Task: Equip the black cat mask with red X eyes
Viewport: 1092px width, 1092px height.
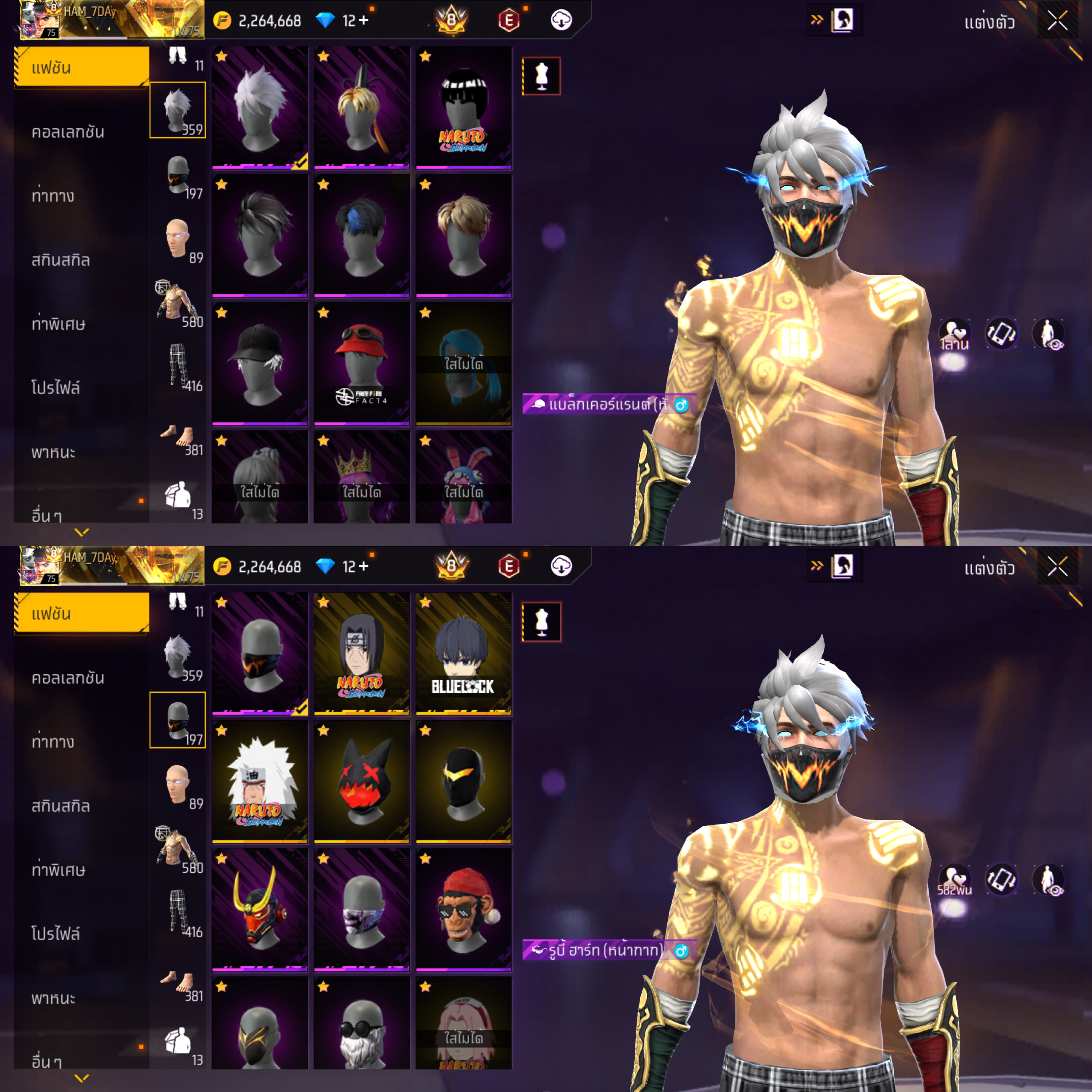Action: pos(361,781)
